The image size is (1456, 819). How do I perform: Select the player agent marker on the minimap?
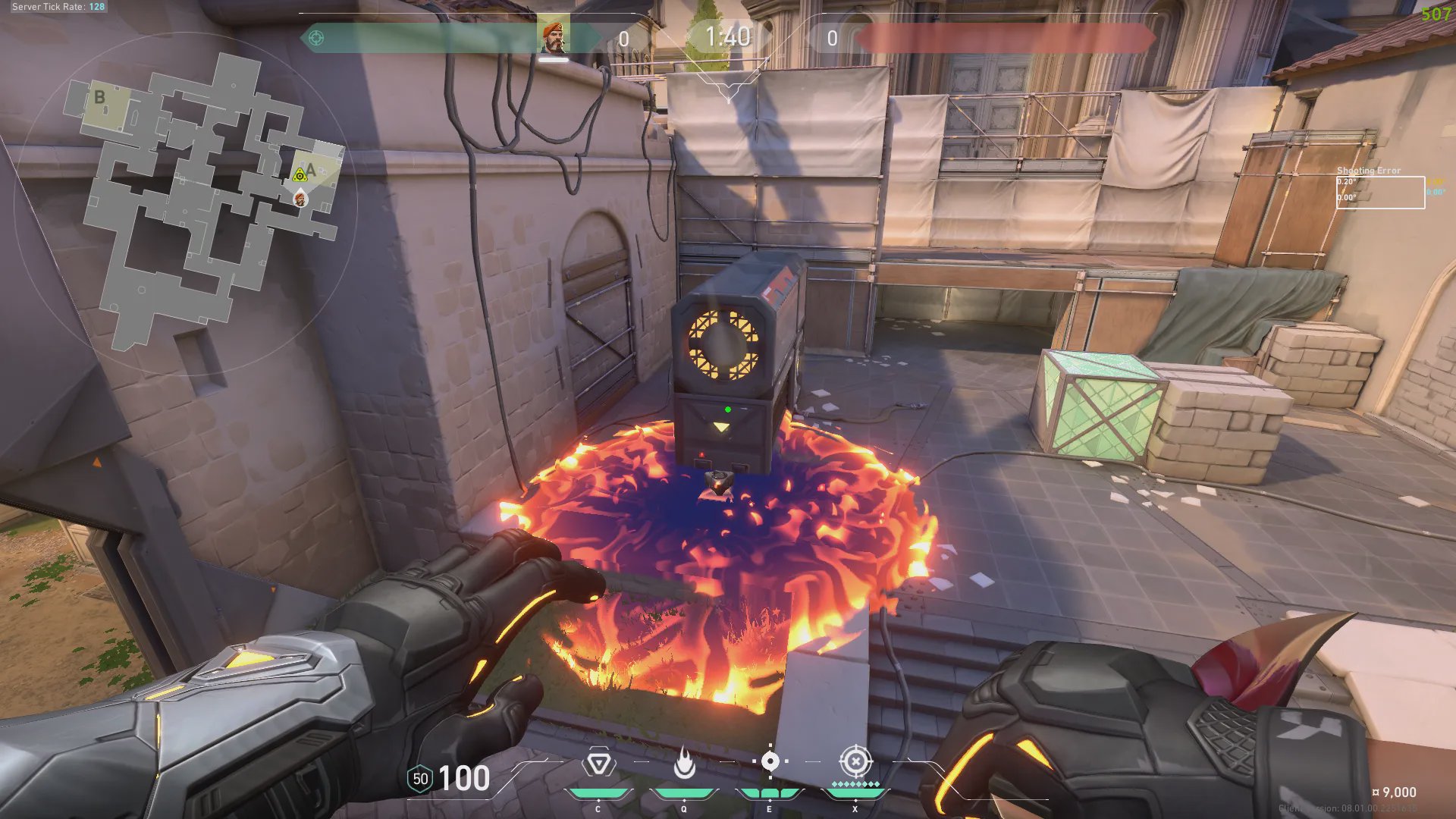click(300, 199)
